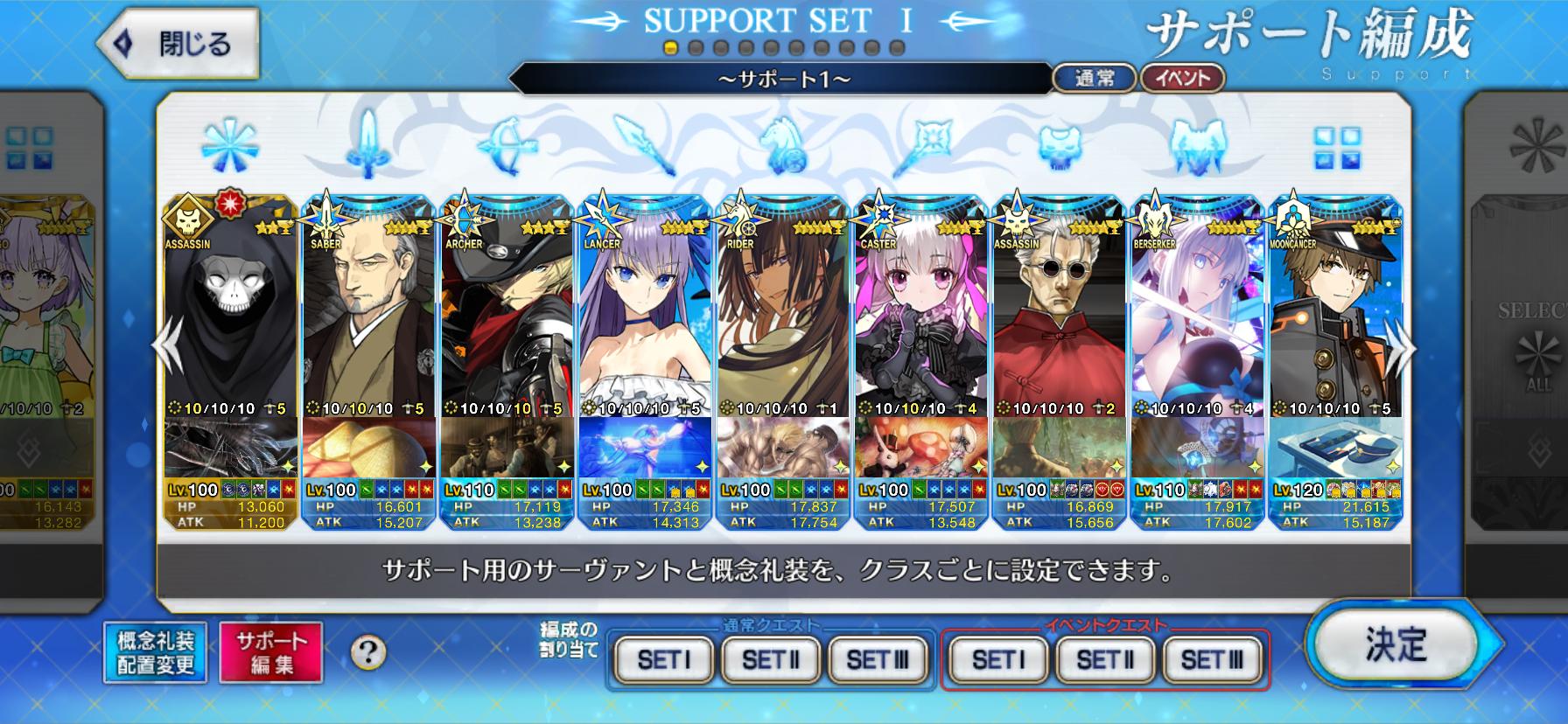The height and width of the screenshot is (724, 1568).
Task: Assign SET I for normal quests
Action: tap(664, 659)
